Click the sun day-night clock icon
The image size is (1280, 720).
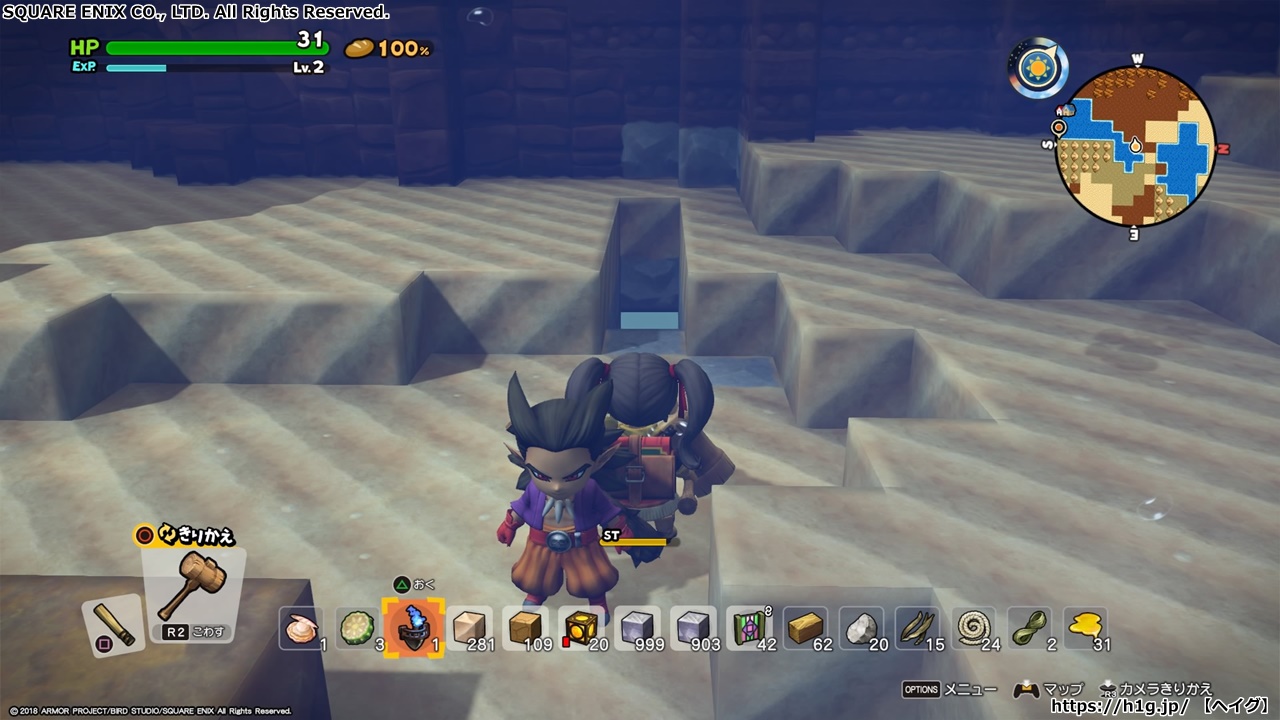(1038, 68)
